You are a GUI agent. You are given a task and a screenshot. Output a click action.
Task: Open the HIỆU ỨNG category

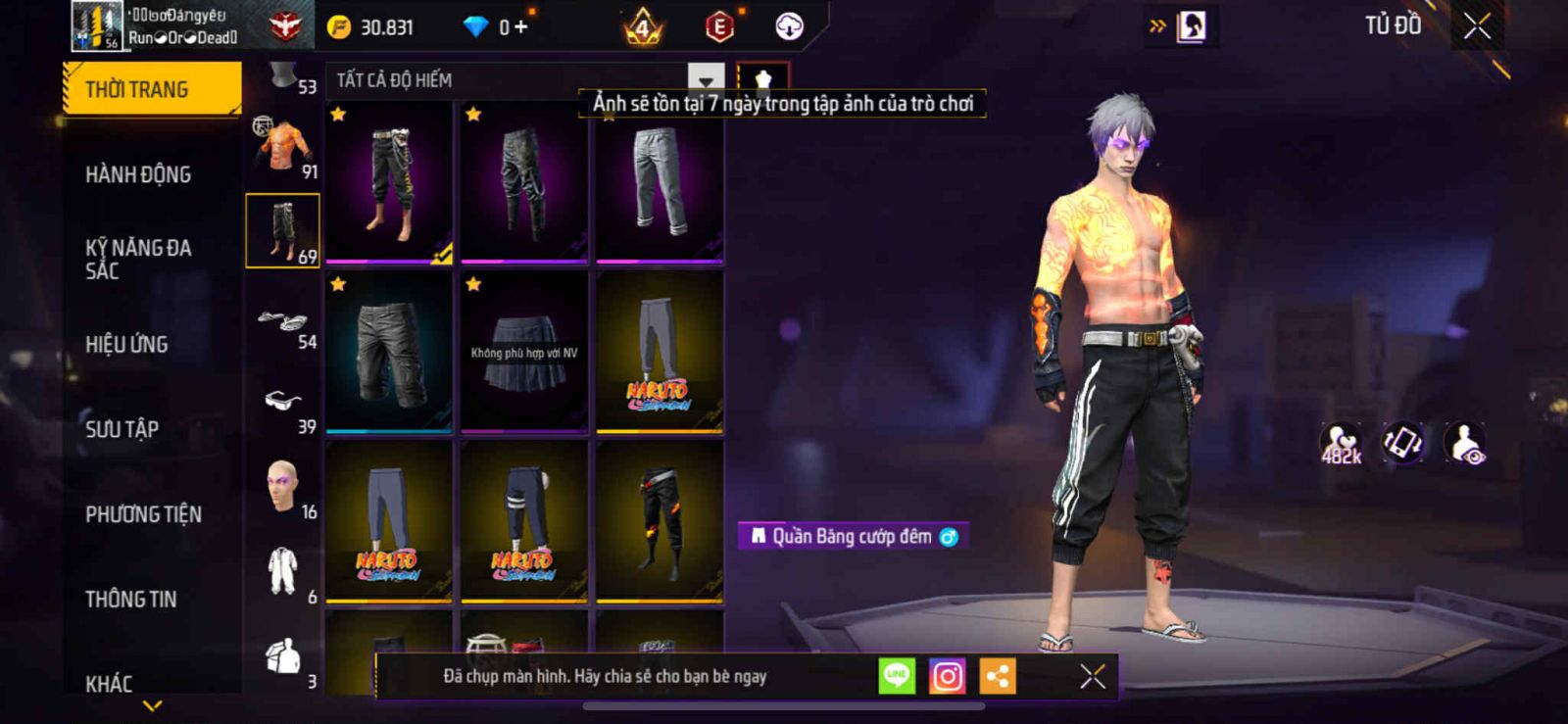click(x=126, y=344)
